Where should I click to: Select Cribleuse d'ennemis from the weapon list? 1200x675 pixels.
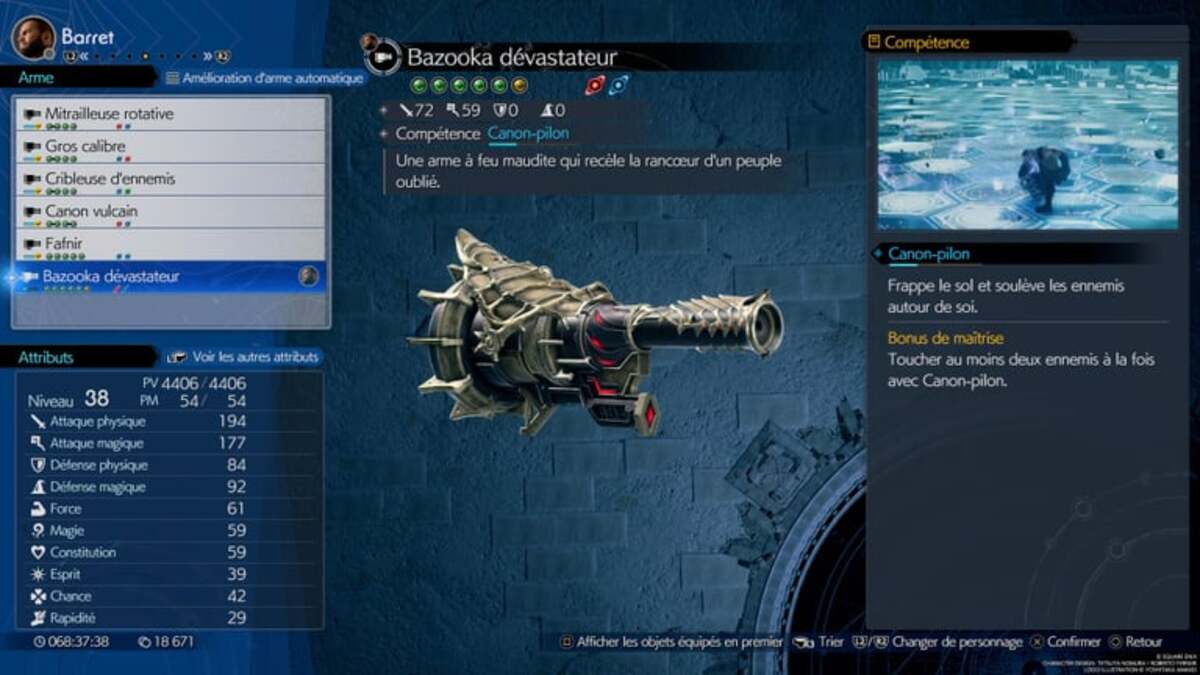[x=109, y=179]
